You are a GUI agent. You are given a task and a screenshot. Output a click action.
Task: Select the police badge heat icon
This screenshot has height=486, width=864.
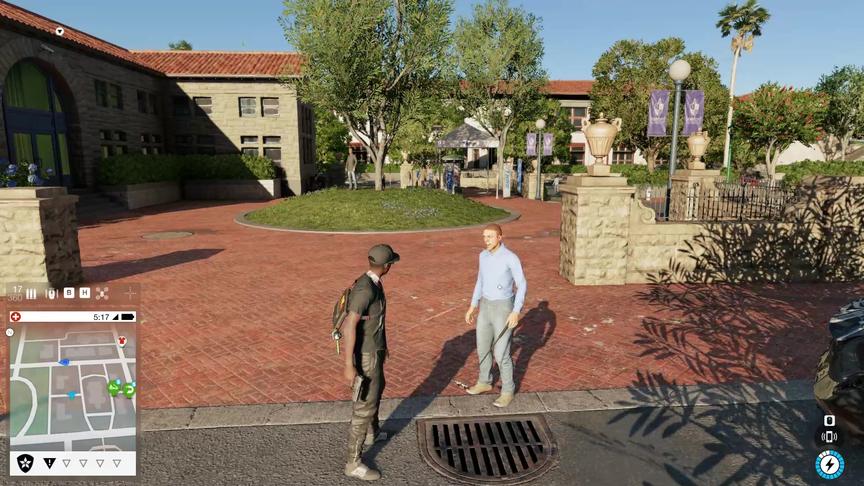25,462
